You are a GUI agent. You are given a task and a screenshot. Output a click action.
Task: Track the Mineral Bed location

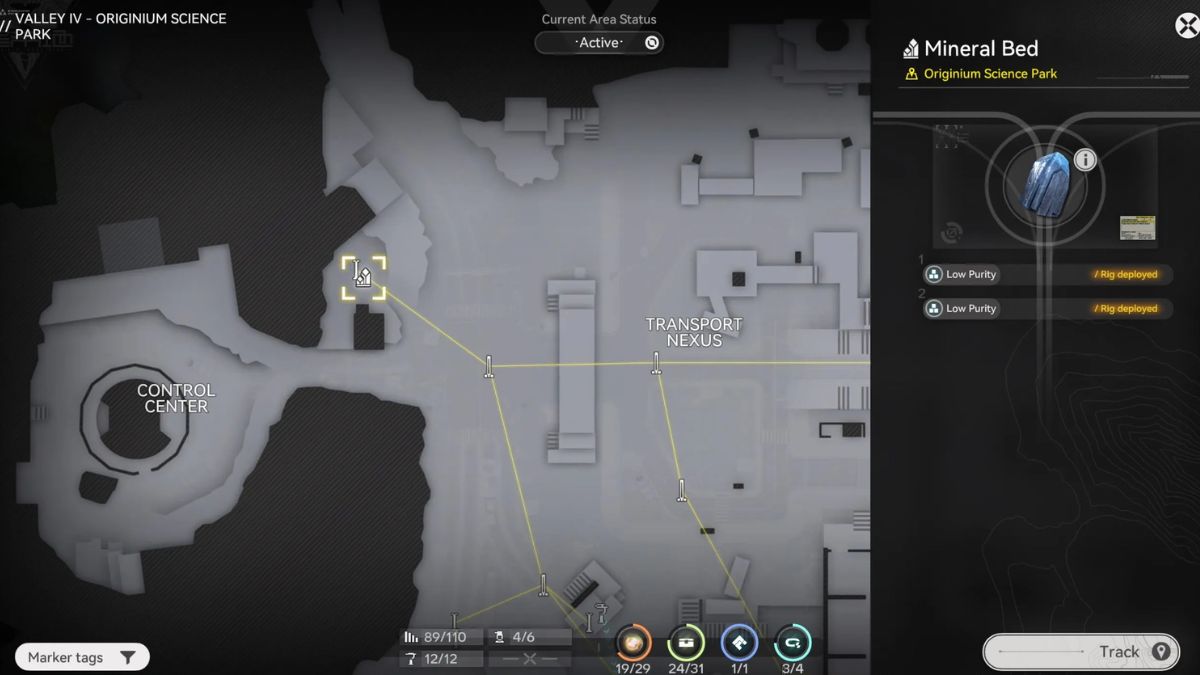point(1078,651)
